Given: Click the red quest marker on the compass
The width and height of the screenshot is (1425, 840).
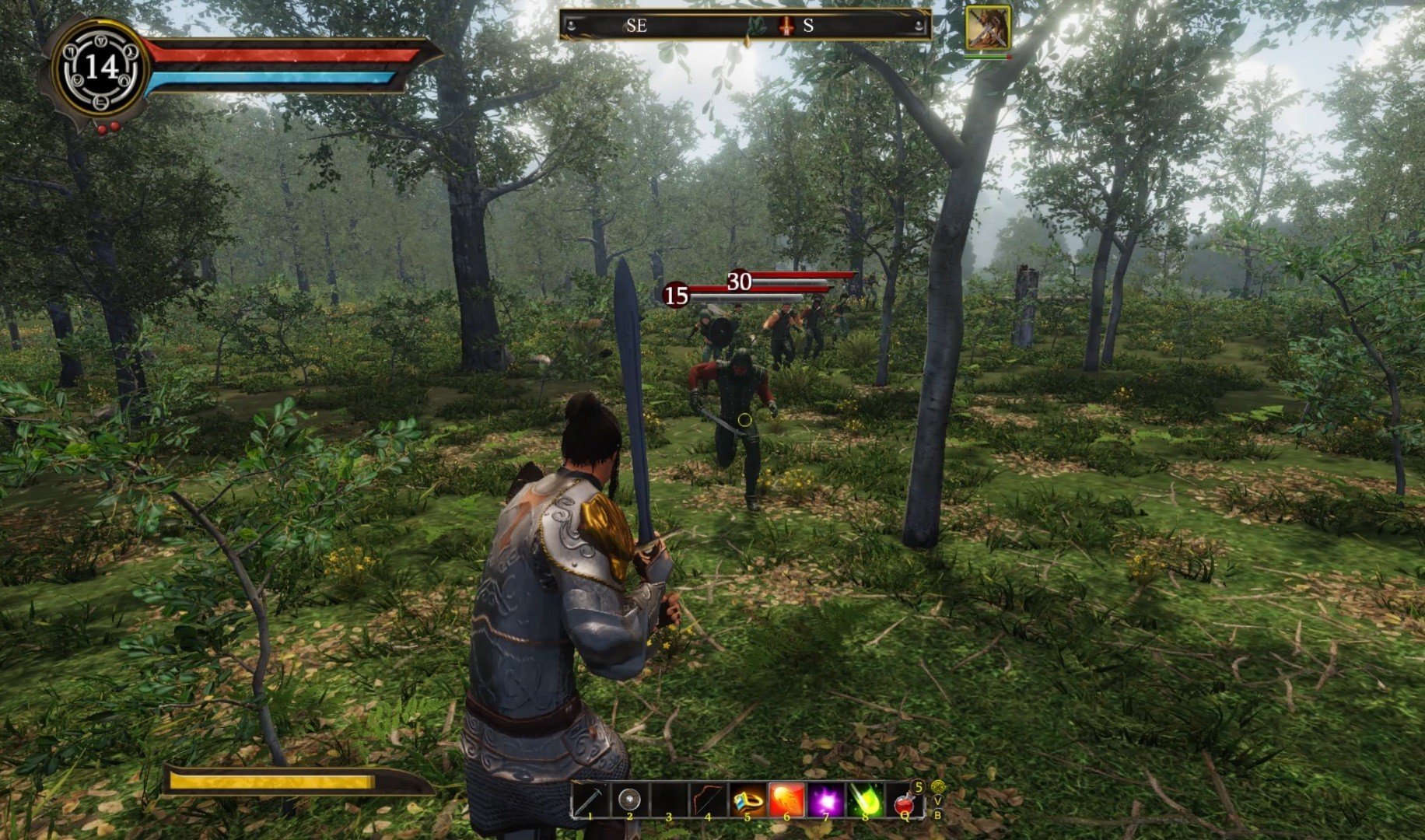Looking at the screenshot, I should pos(785,26).
